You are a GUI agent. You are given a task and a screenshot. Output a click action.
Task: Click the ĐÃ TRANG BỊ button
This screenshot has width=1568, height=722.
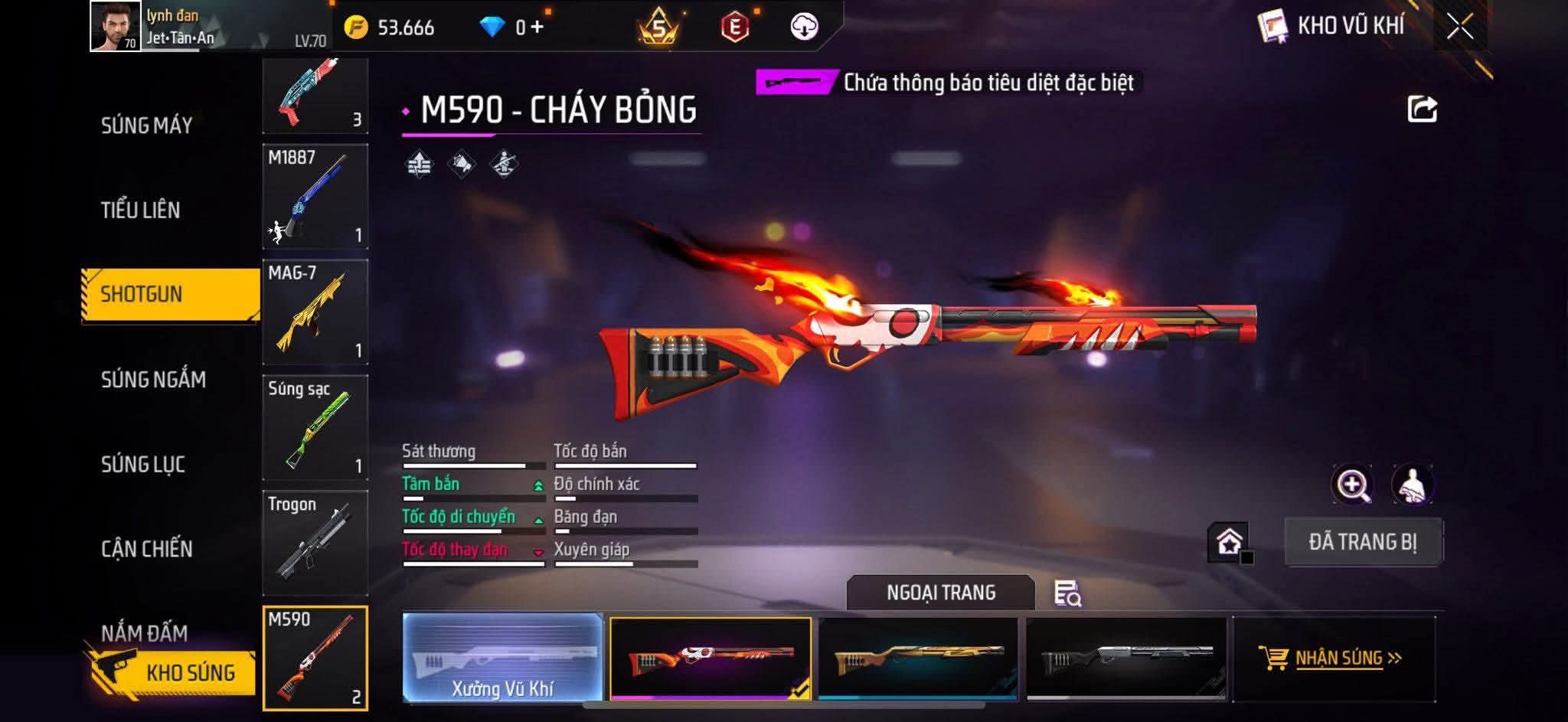1363,542
